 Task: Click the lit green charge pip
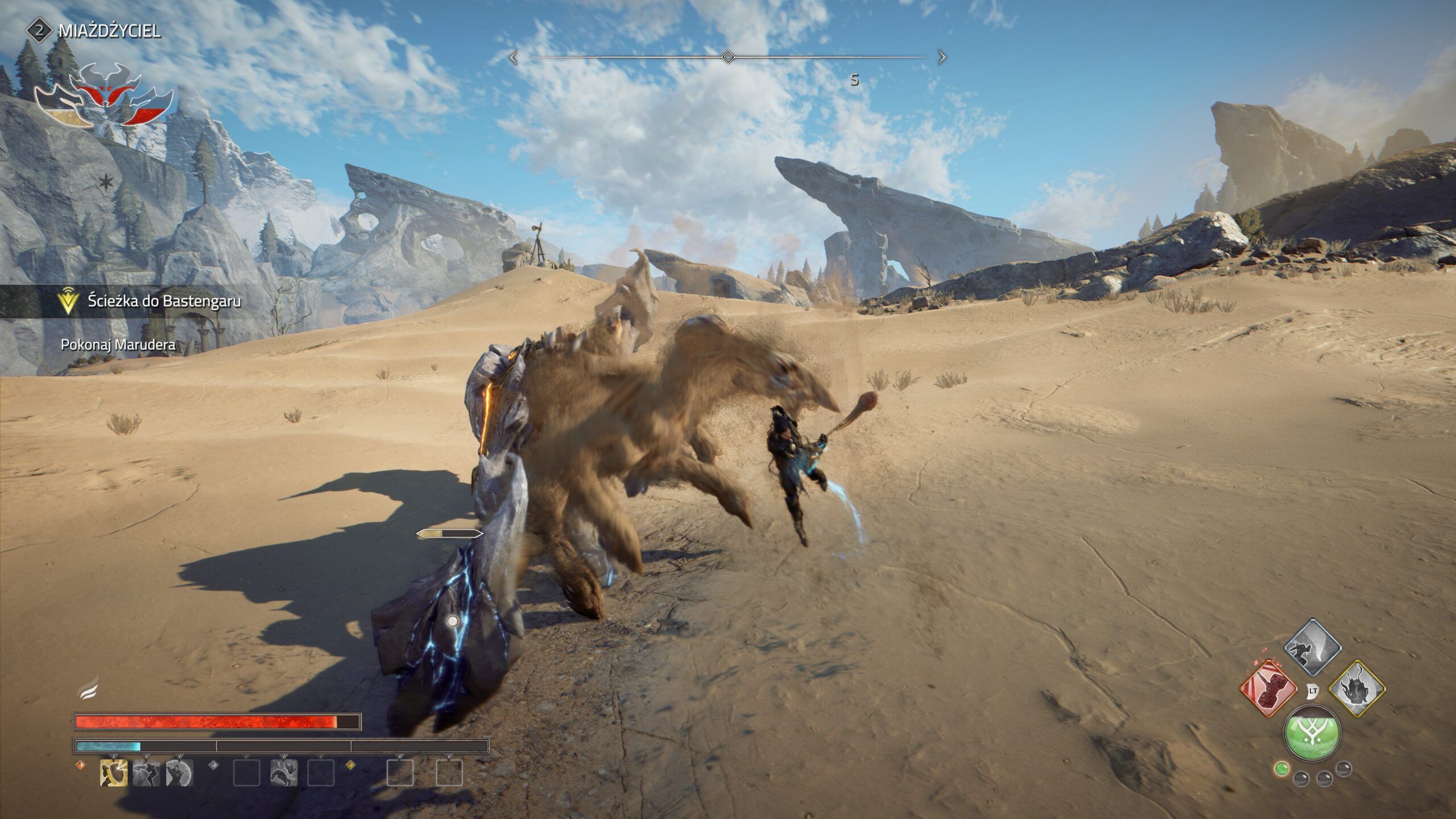[1281, 769]
